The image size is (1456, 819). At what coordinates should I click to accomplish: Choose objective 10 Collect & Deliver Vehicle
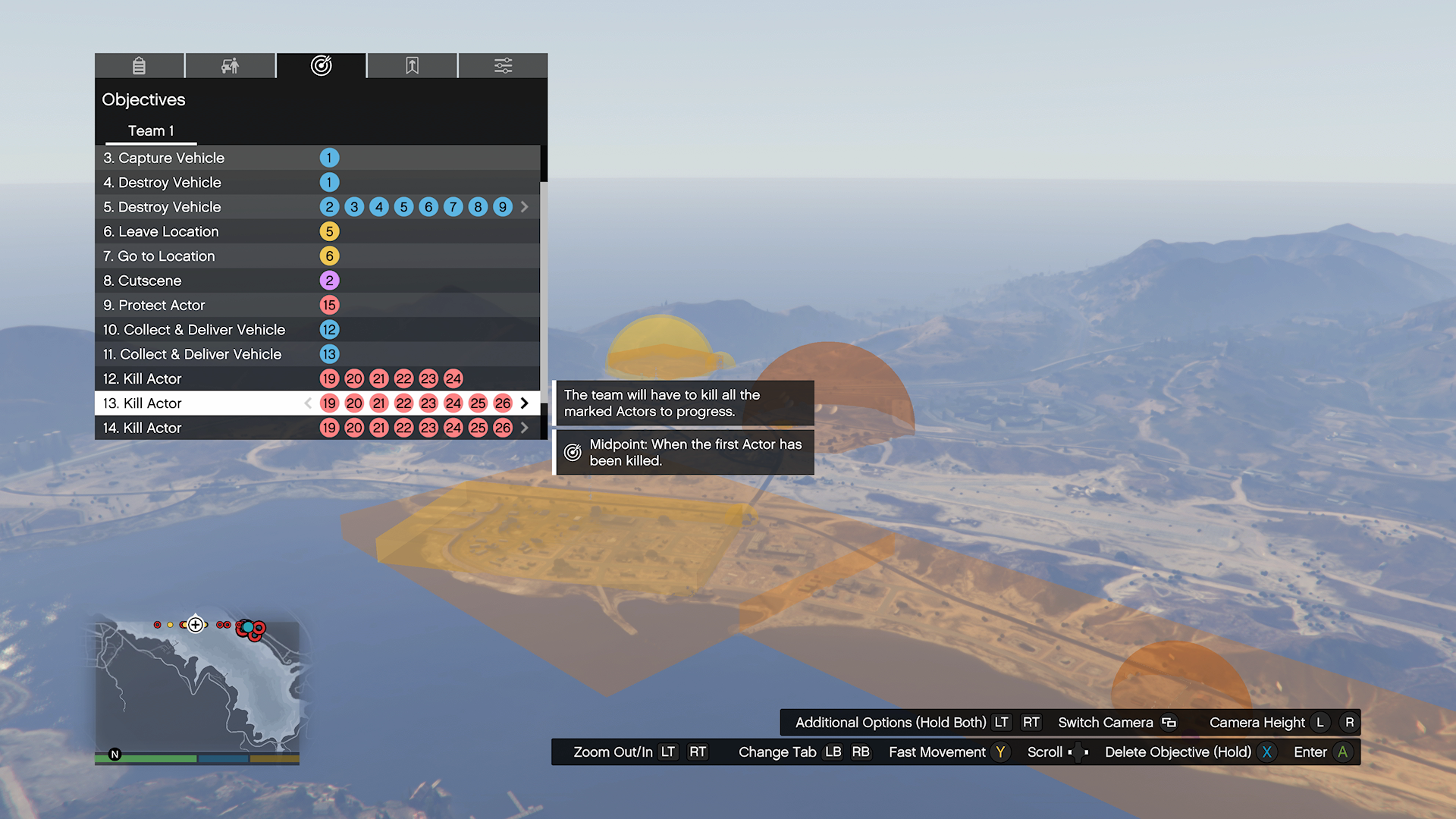coord(194,330)
